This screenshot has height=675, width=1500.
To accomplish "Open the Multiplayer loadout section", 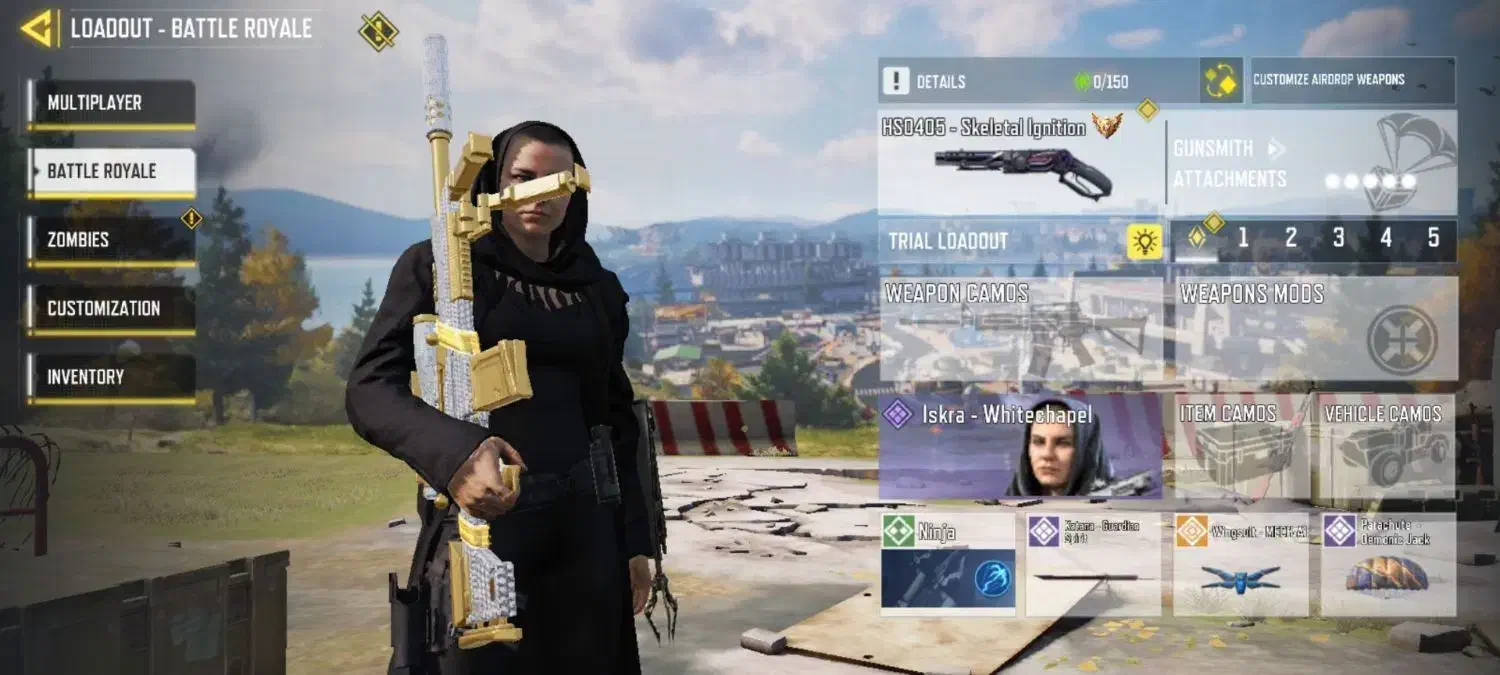I will click(x=110, y=103).
